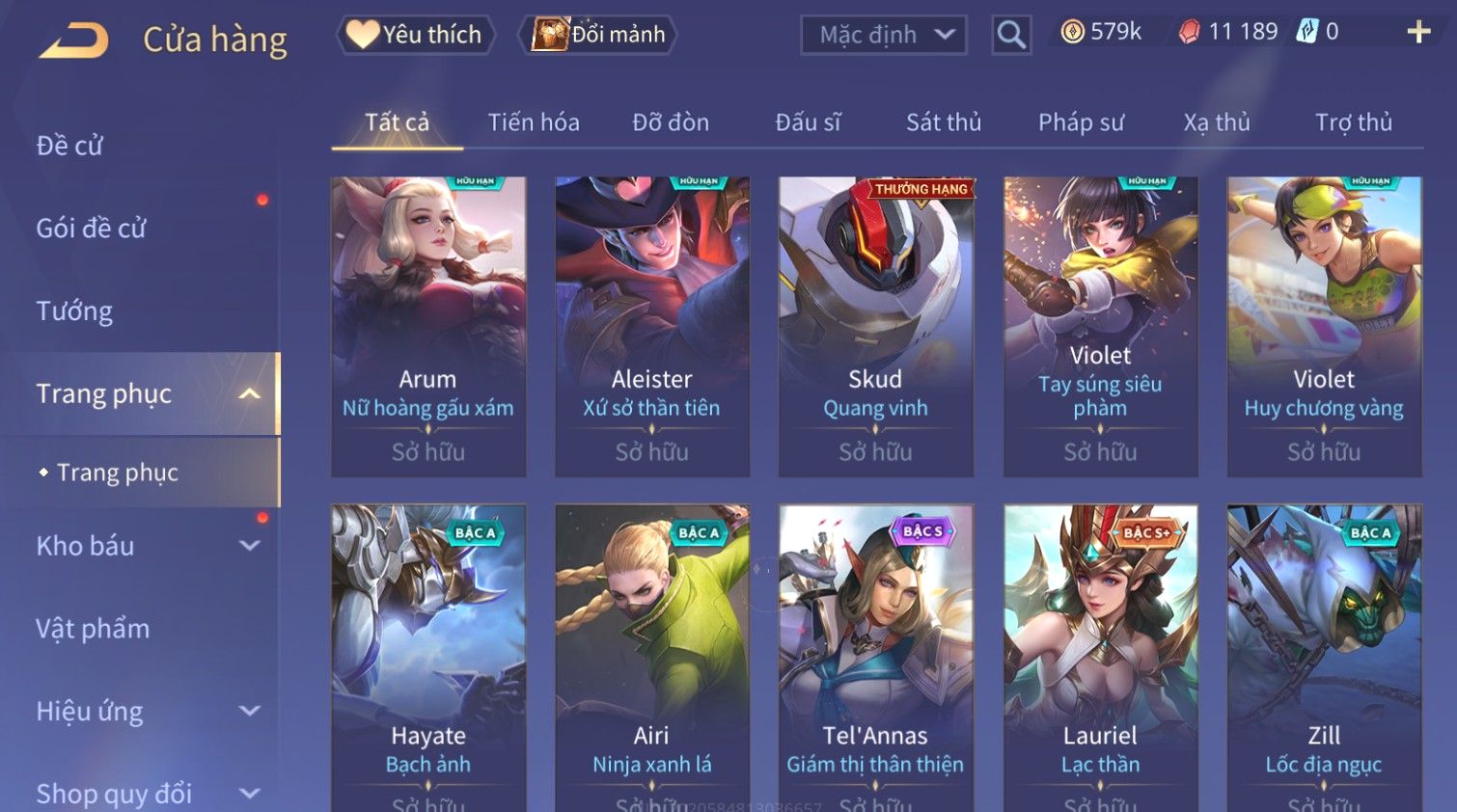
Task: Go back using the golden arrow button
Action: point(74,41)
